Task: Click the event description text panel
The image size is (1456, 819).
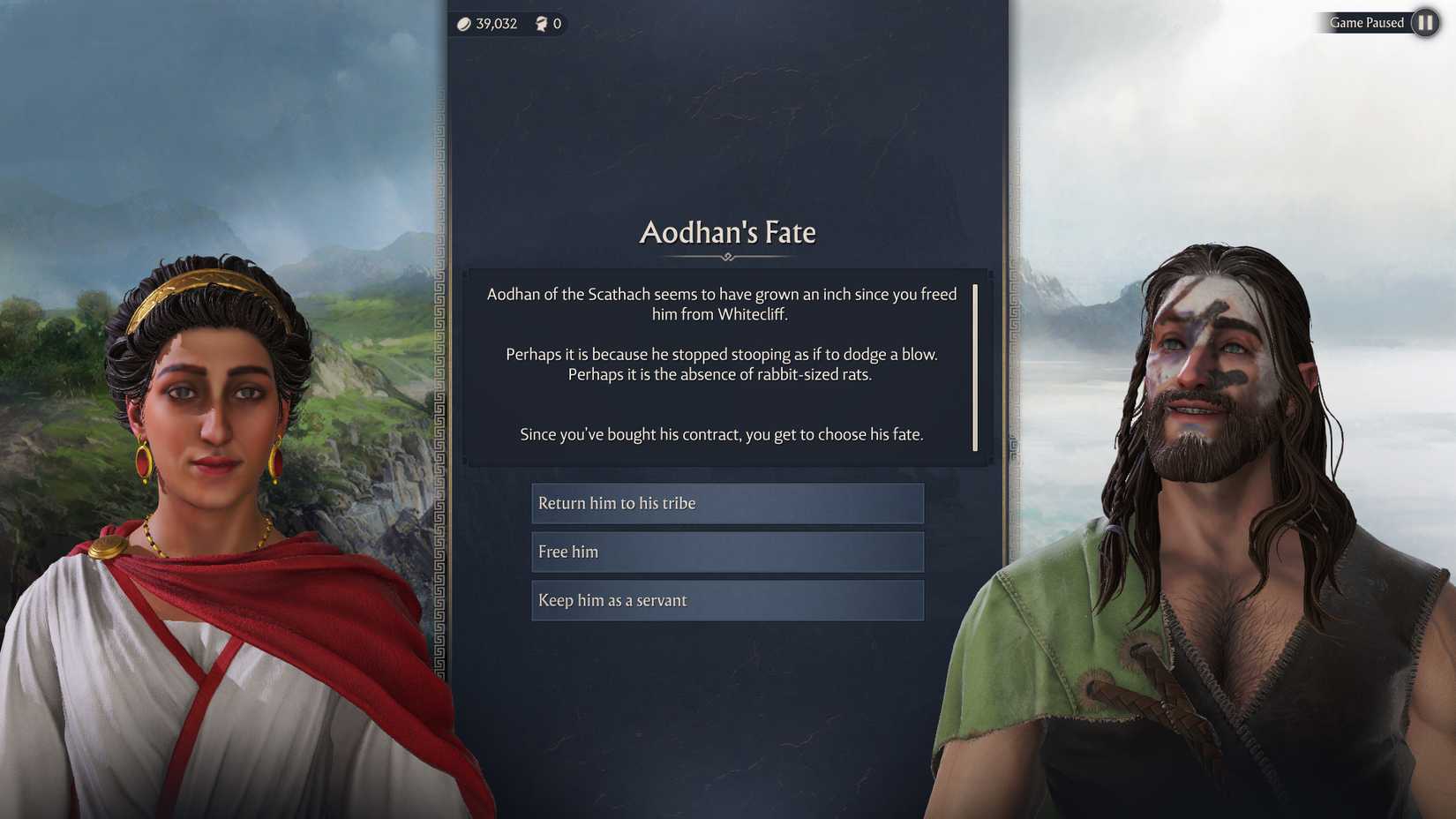Action: tap(724, 364)
